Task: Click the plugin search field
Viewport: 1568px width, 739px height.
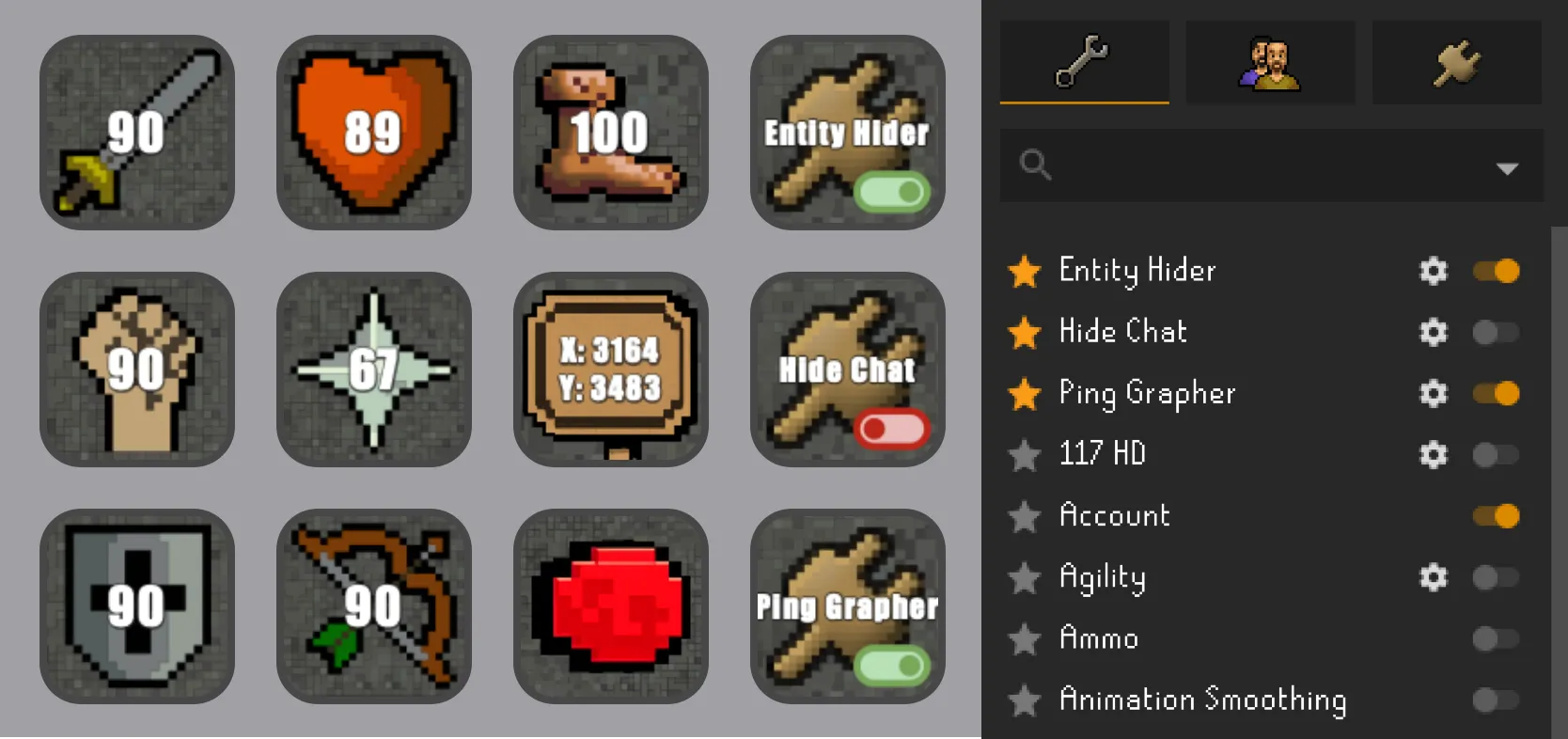Action: 1222,166
